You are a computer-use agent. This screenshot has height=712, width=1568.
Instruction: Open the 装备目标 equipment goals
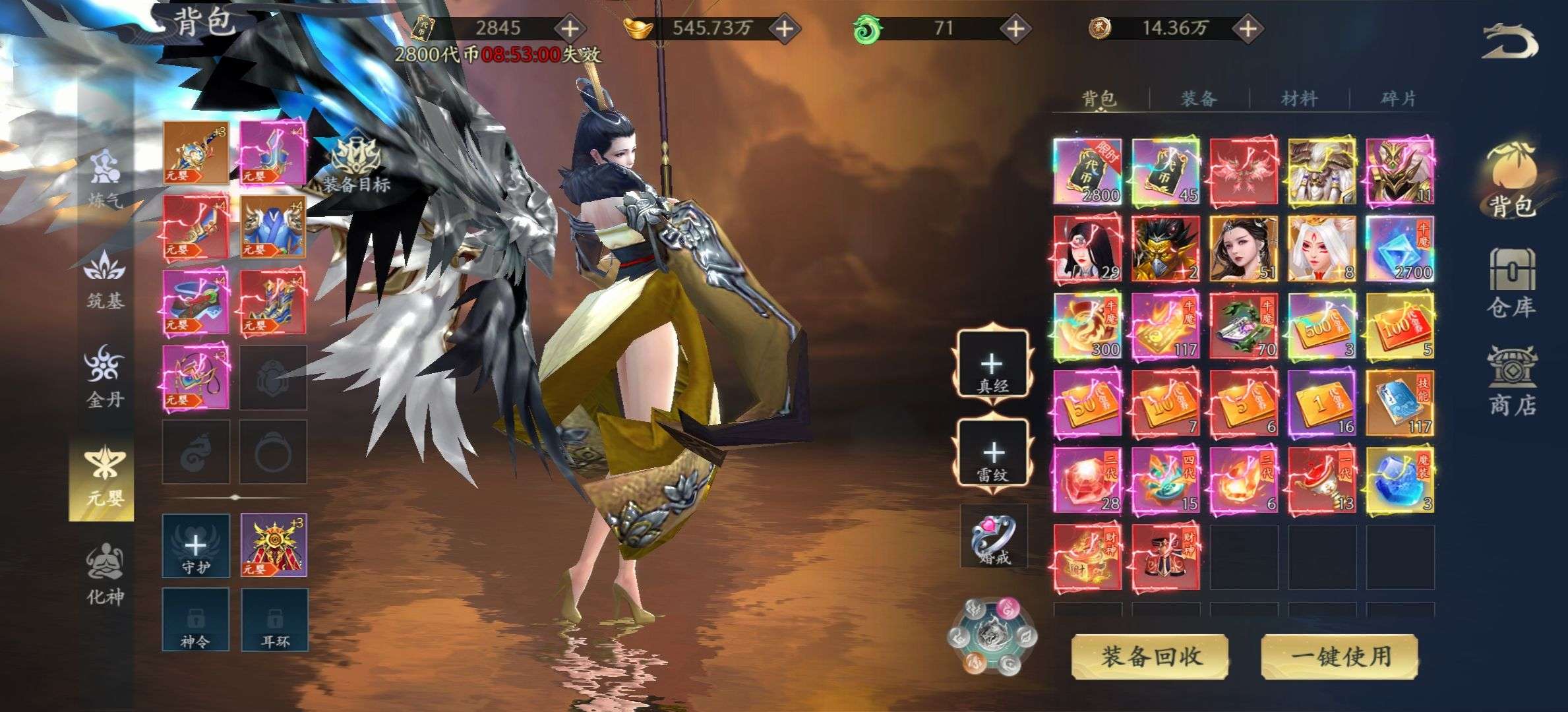click(356, 165)
